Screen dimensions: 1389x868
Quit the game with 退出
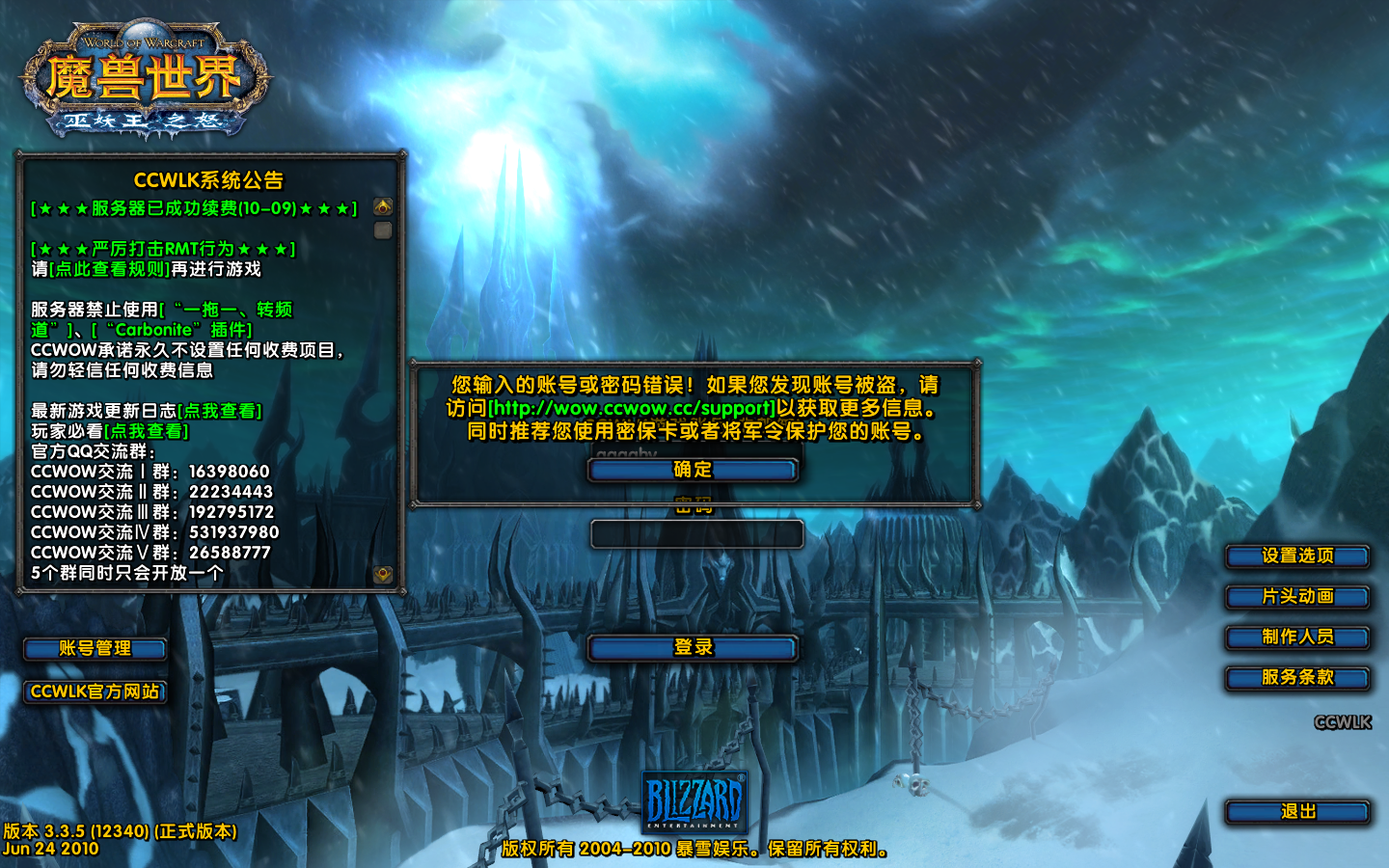1297,812
